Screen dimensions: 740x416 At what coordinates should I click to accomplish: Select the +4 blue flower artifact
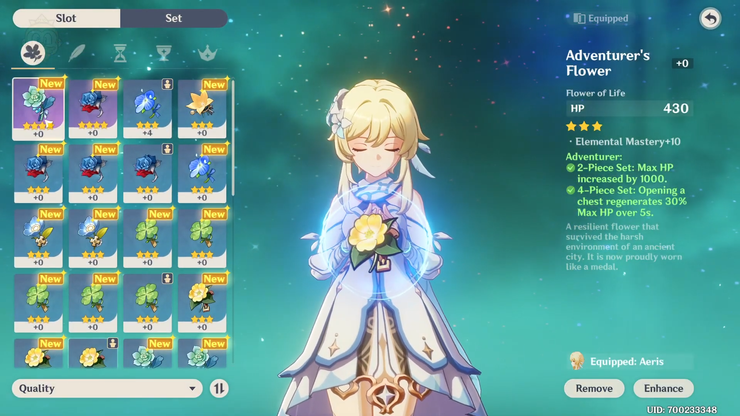point(148,108)
